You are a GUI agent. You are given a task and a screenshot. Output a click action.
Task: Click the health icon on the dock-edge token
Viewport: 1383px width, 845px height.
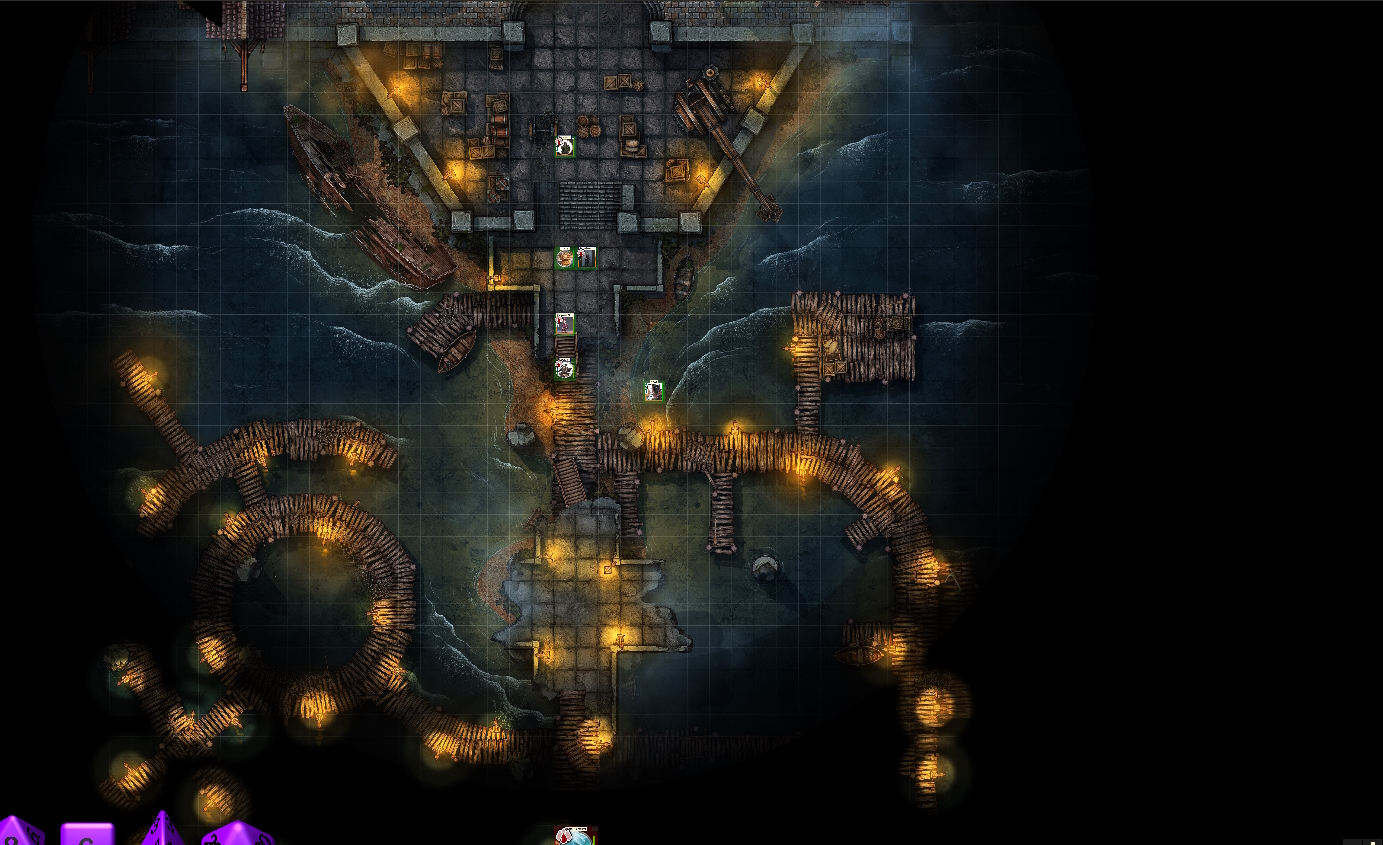558,364
